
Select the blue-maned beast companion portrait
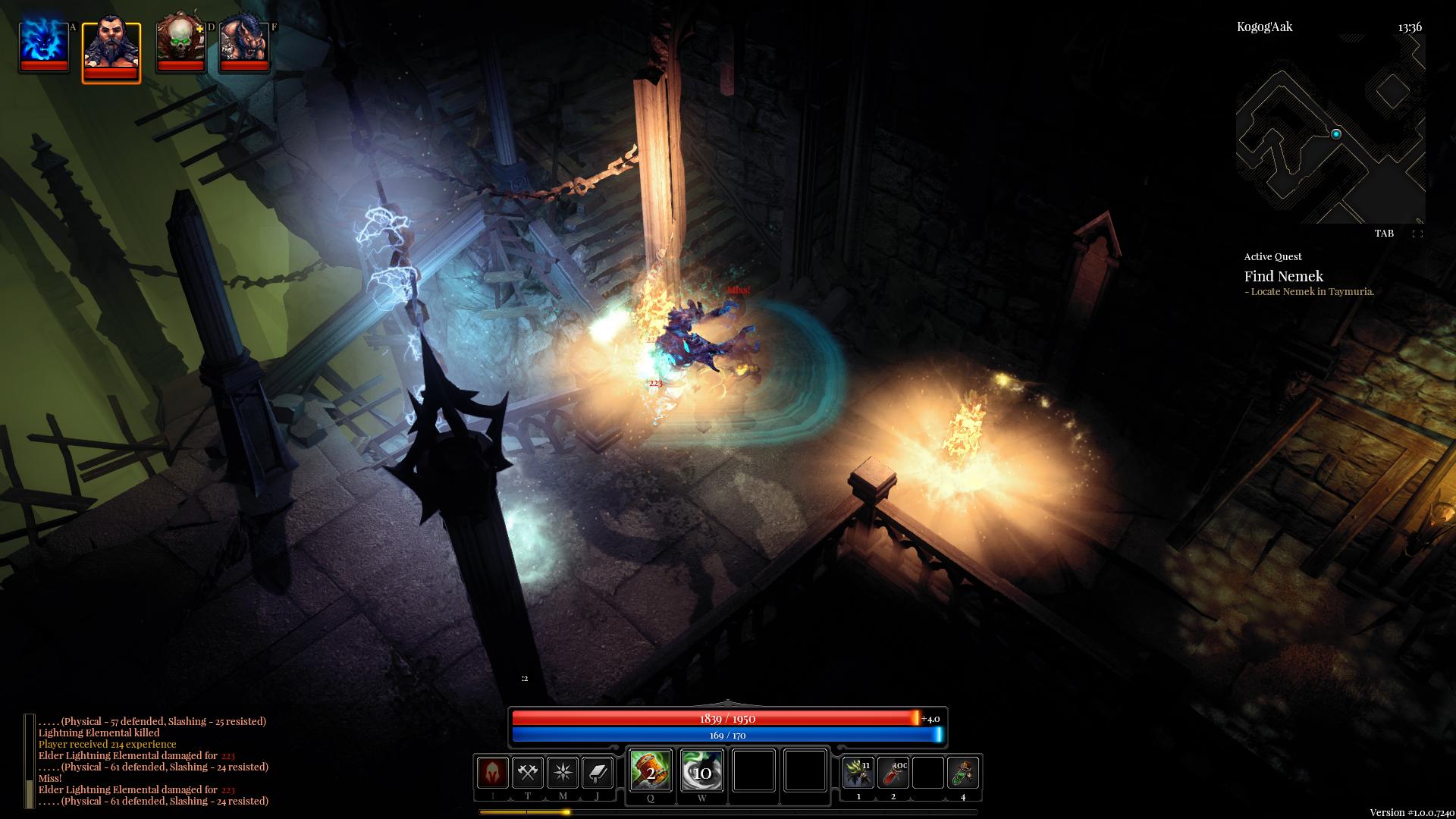tap(244, 45)
